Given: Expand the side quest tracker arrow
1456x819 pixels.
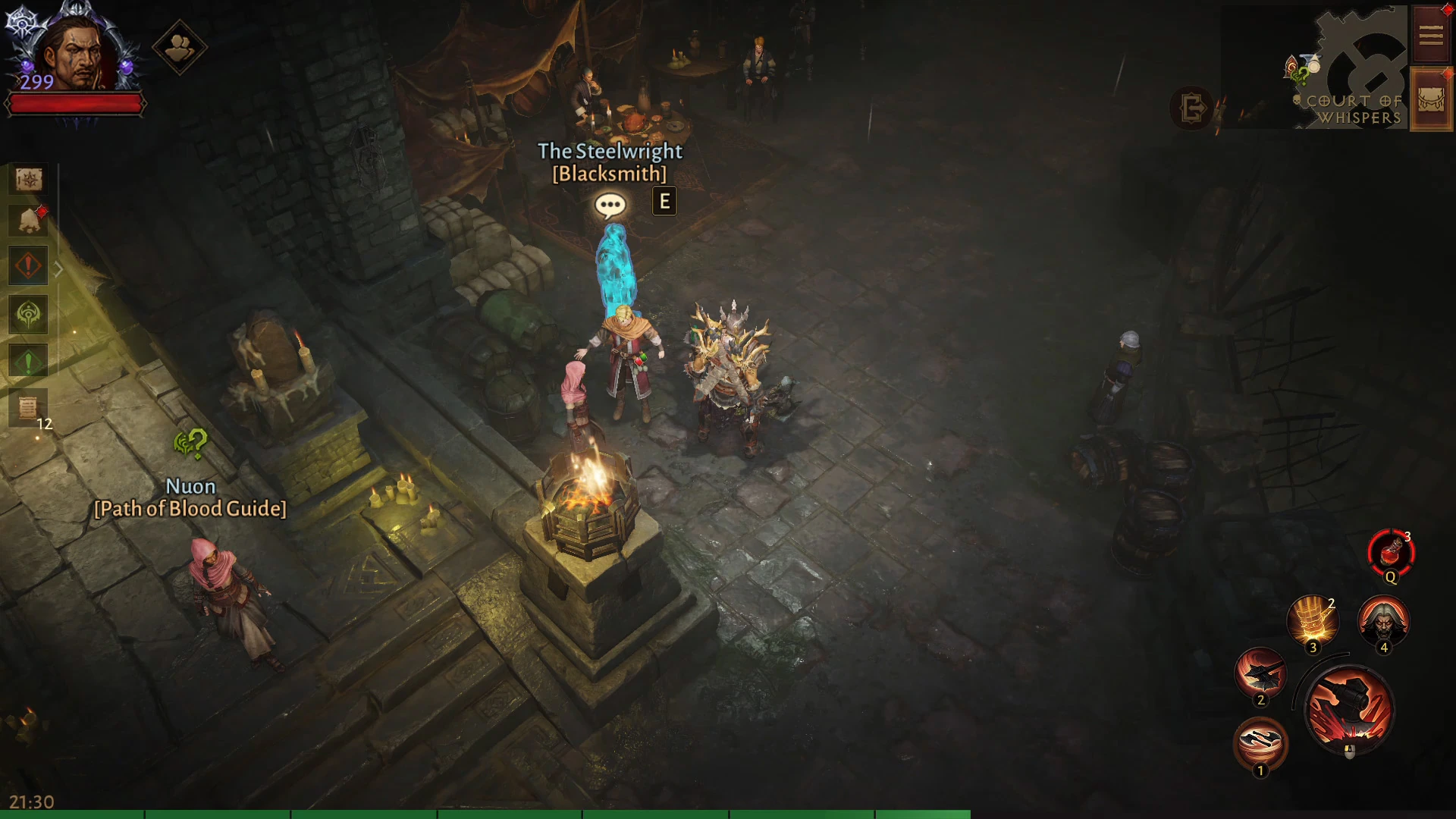Looking at the screenshot, I should click(58, 268).
